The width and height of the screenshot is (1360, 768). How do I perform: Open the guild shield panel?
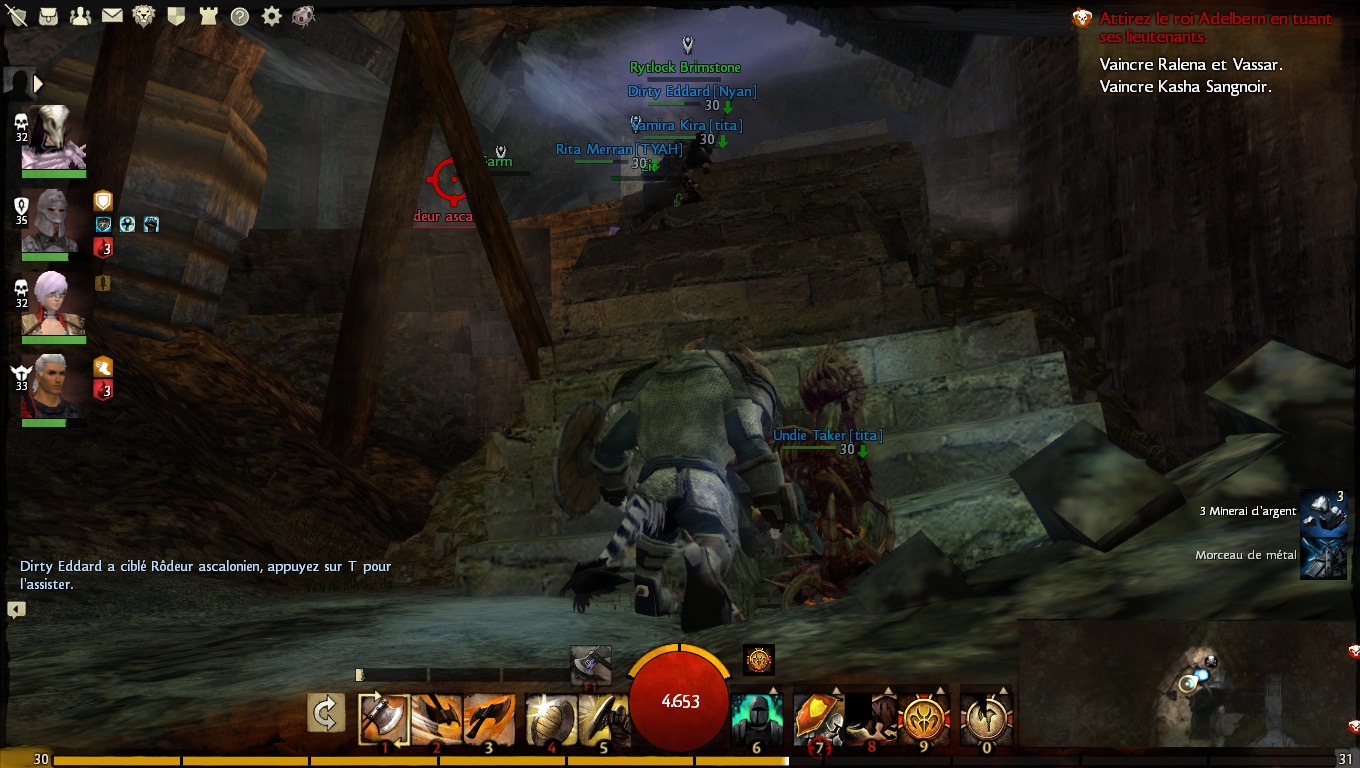(176, 16)
